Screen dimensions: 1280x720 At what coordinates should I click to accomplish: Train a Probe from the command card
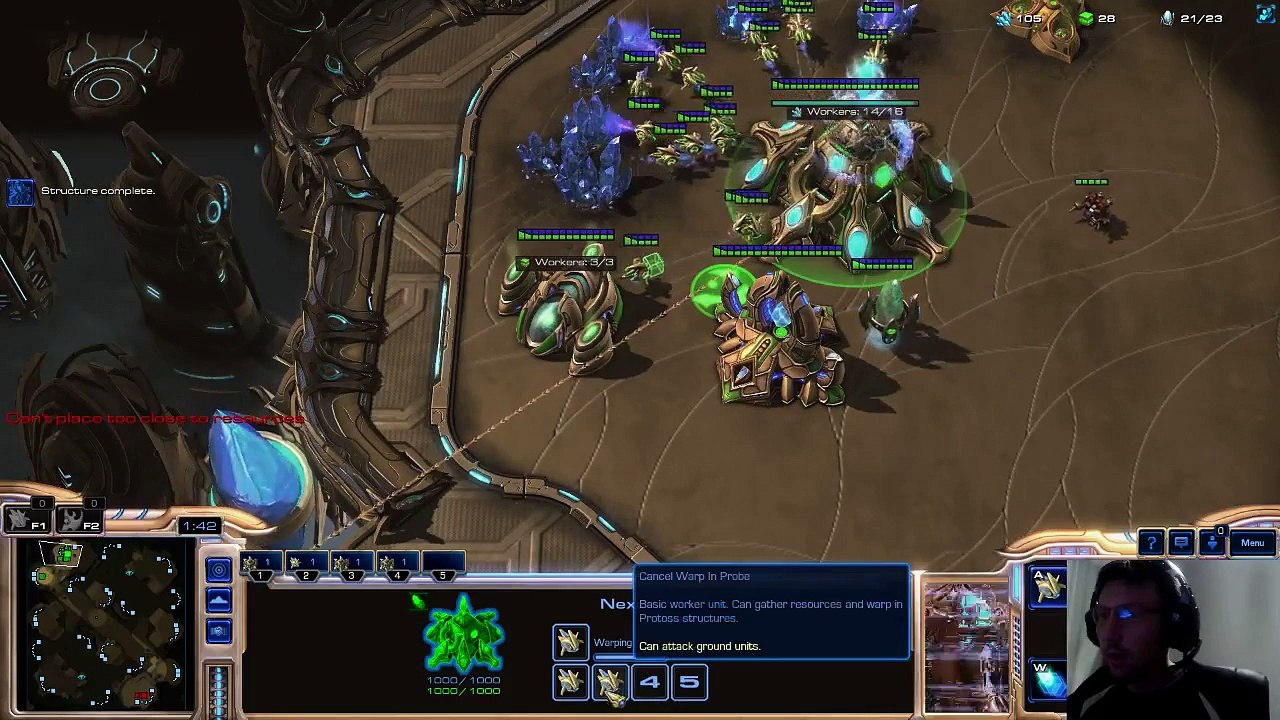1048,587
